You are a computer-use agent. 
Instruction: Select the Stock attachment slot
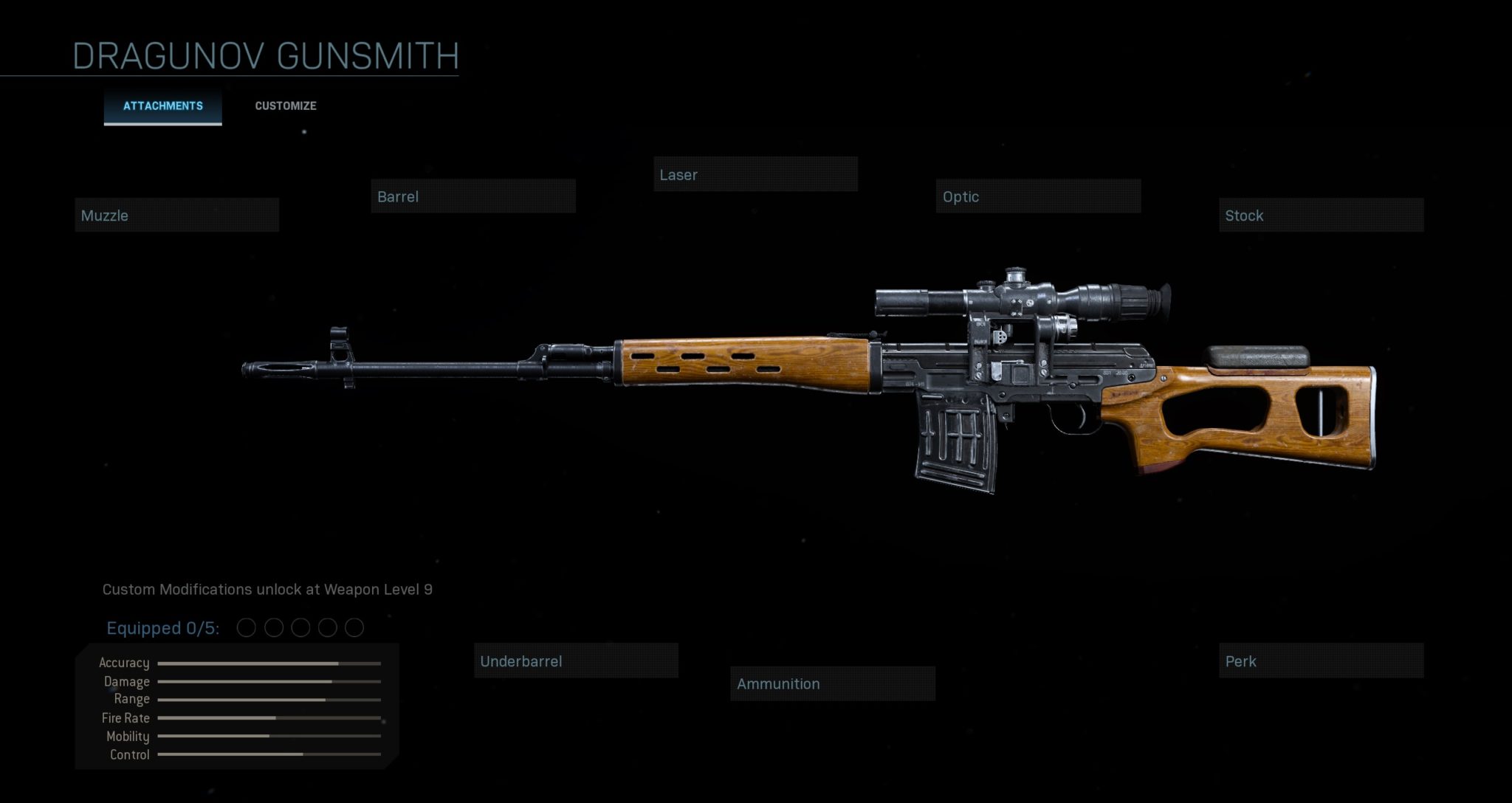pyautogui.click(x=1321, y=216)
